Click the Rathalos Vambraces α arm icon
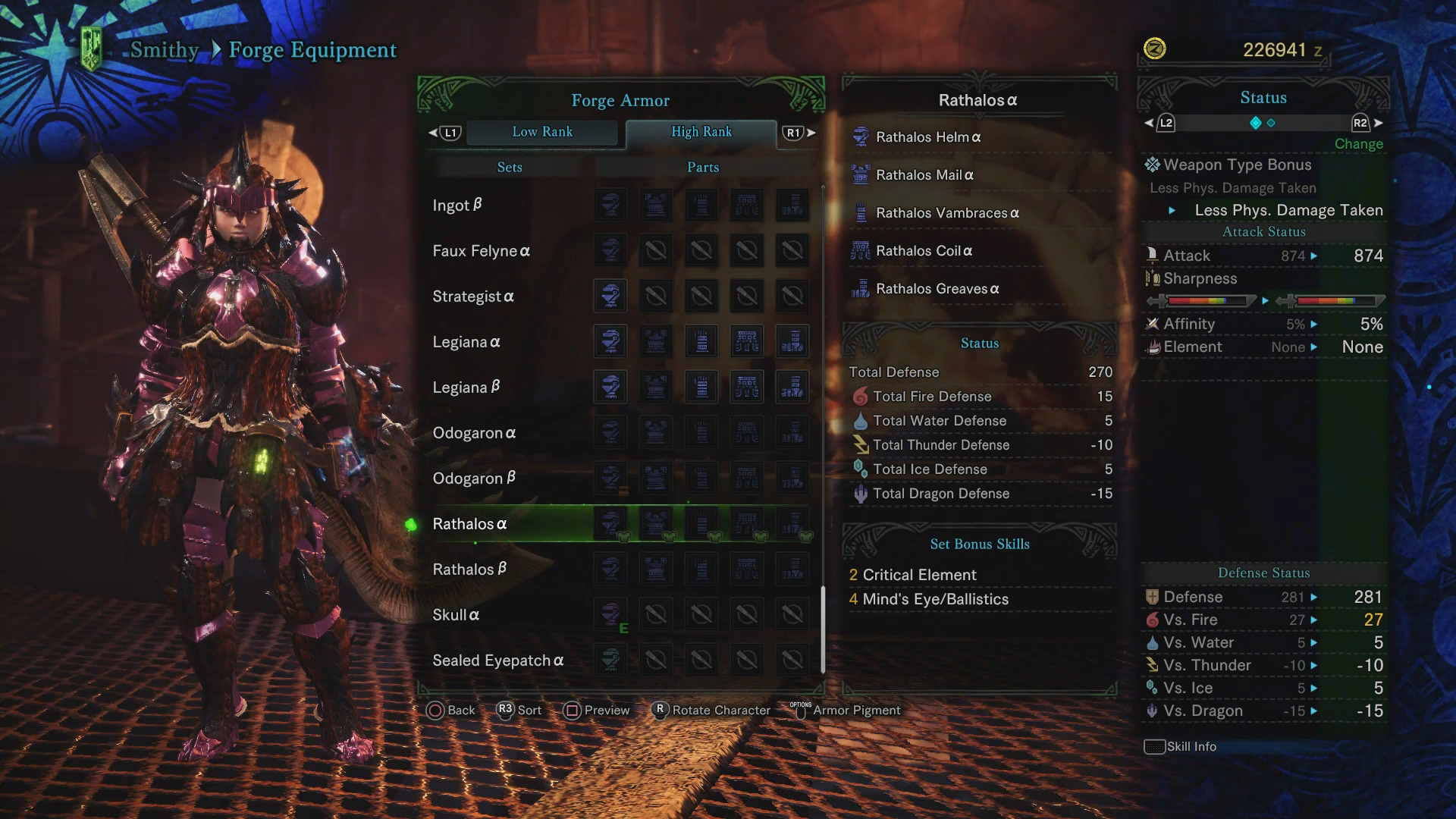The width and height of the screenshot is (1456, 819). click(861, 213)
